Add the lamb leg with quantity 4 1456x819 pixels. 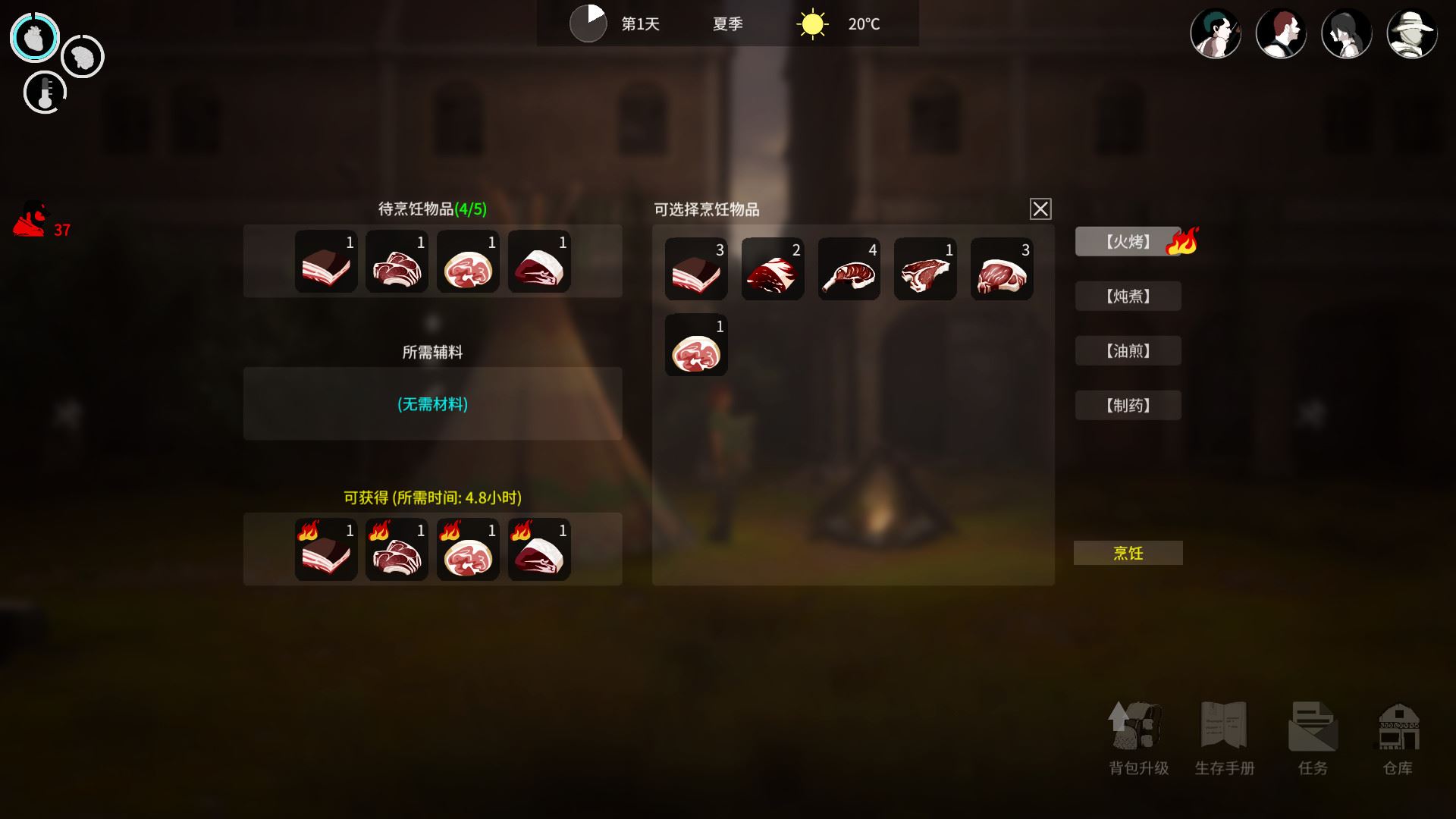pos(849,269)
